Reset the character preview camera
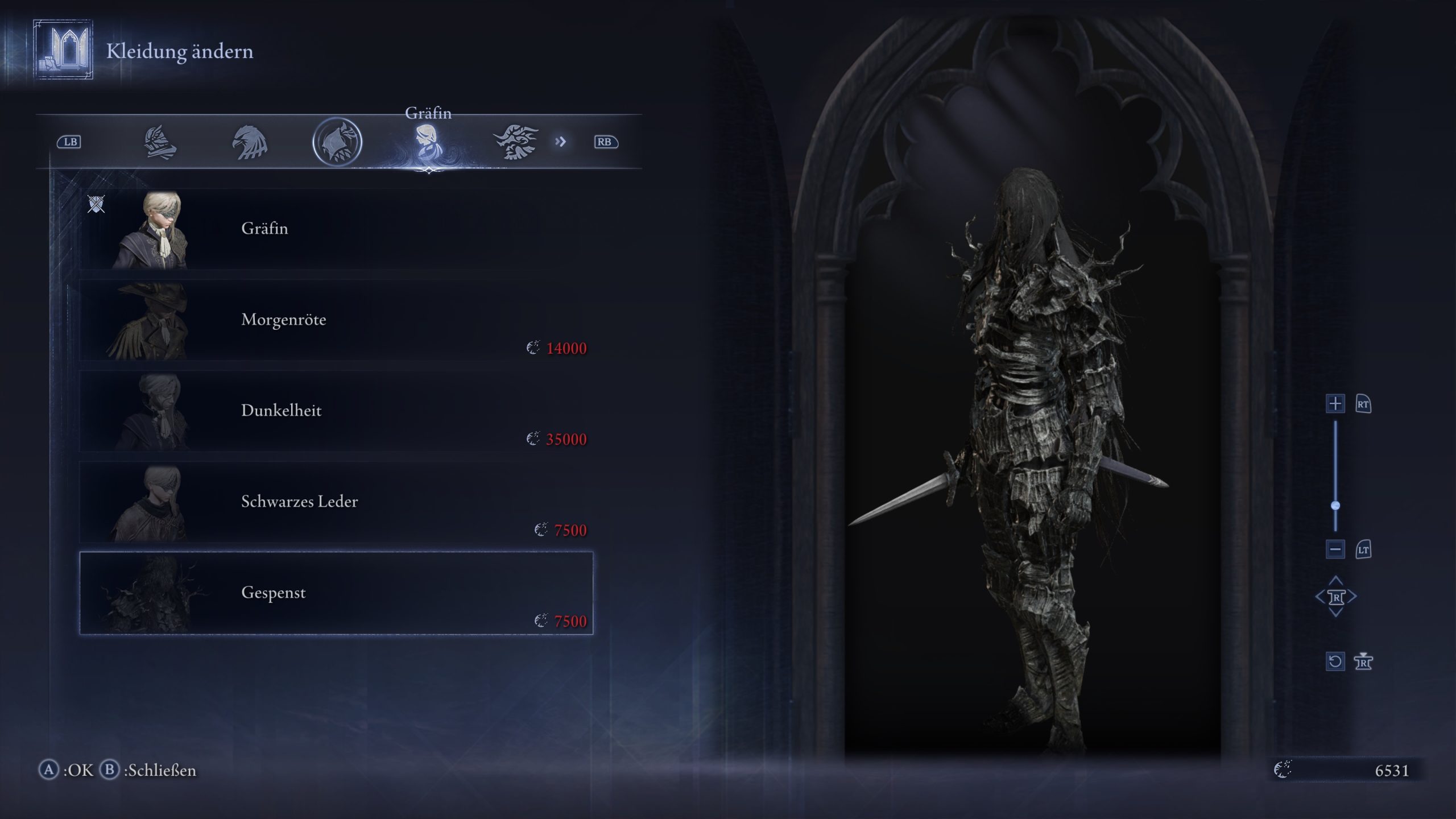1456x819 pixels. point(1335,661)
